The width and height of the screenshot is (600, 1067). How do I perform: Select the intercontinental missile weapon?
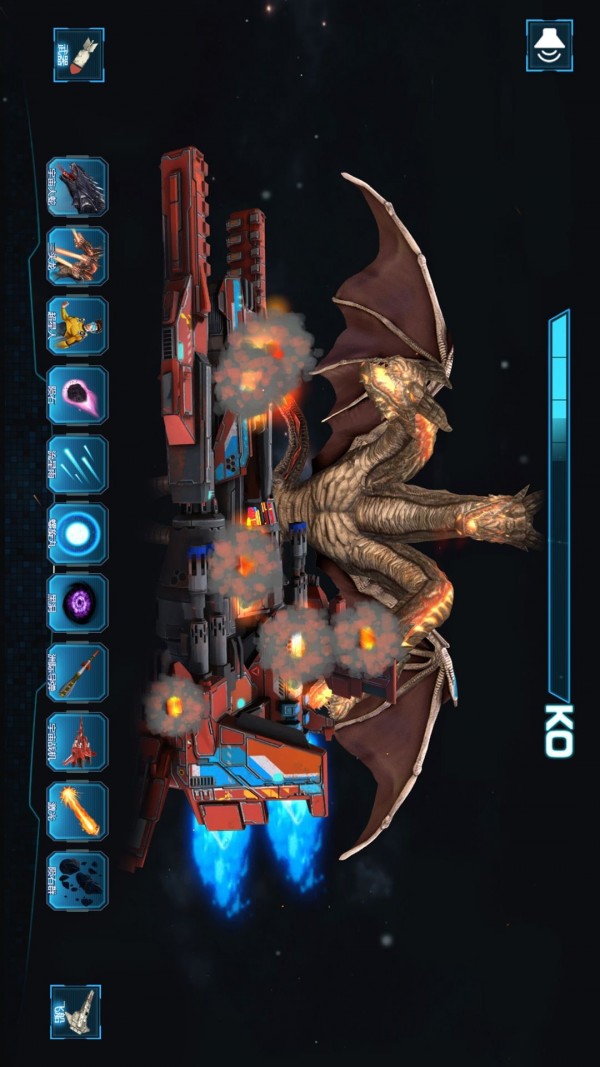(x=77, y=672)
